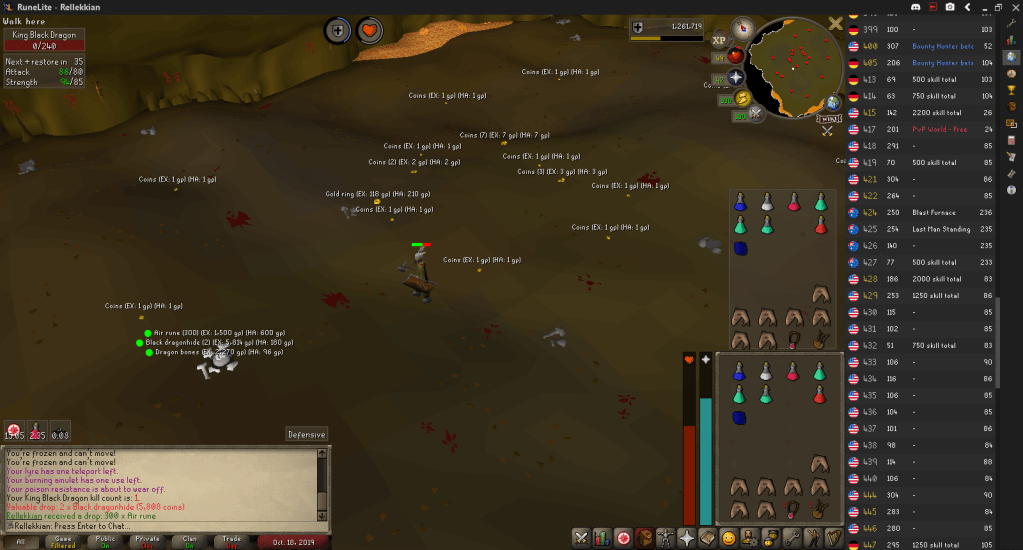Image resolution: width=1023 pixels, height=550 pixels.
Task: Click the Defensive attack style indicator
Action: point(306,434)
